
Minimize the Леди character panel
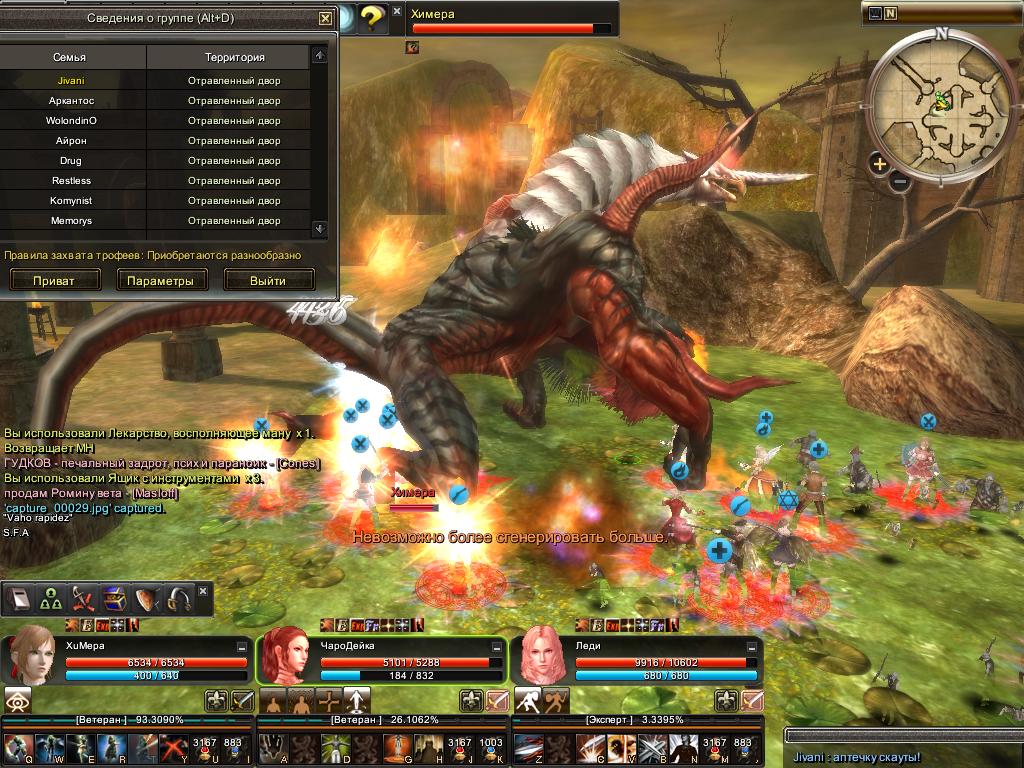point(752,648)
